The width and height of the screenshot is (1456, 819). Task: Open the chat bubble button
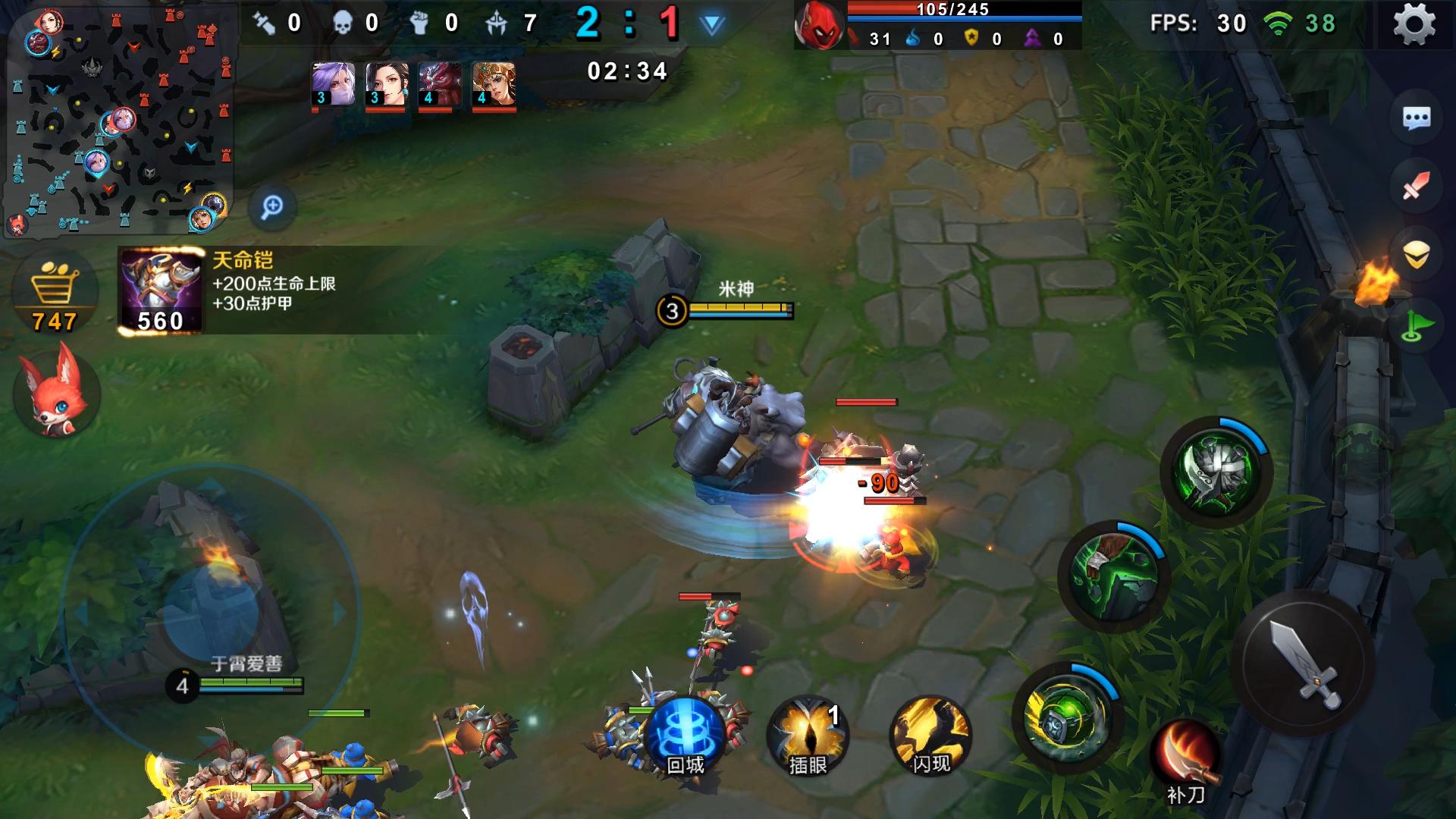(1416, 118)
